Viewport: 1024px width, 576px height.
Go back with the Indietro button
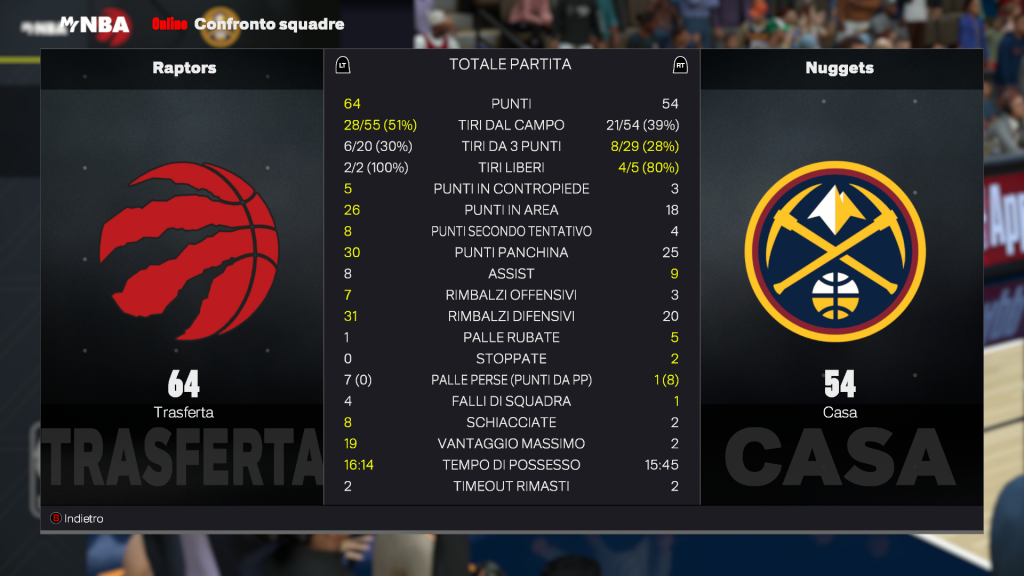78,519
